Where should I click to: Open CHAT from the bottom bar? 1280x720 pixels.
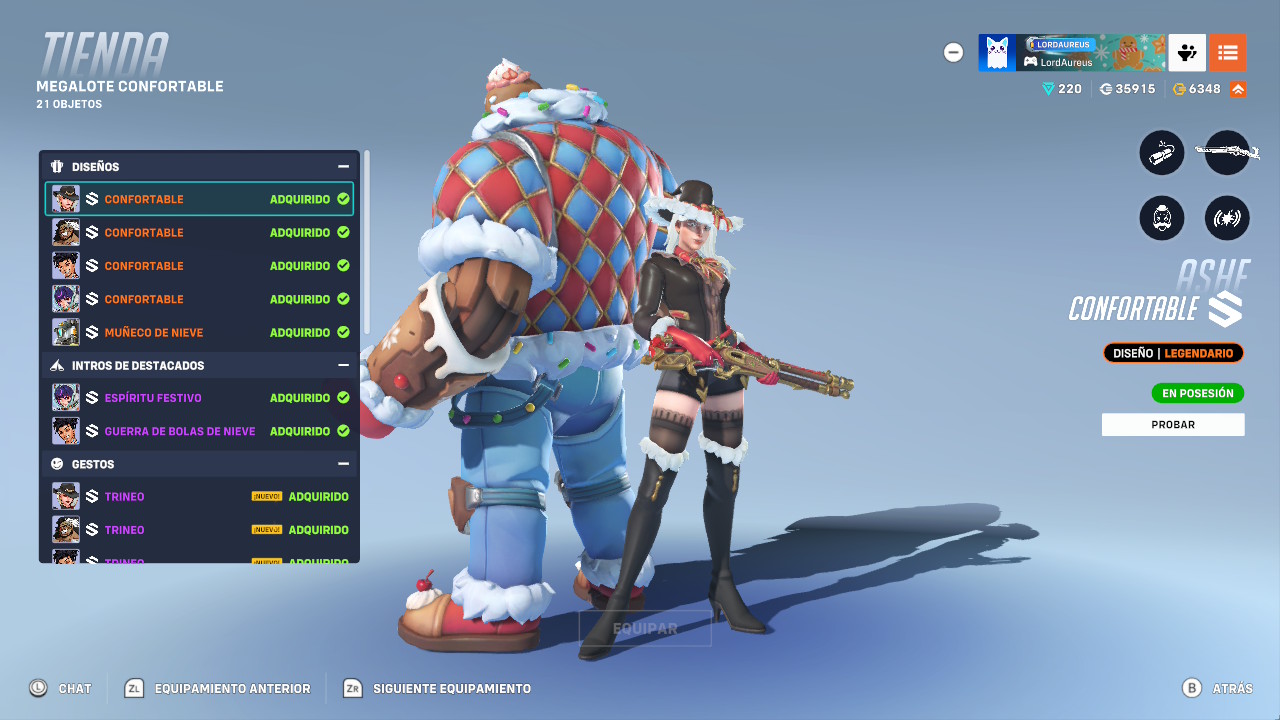click(x=62, y=688)
